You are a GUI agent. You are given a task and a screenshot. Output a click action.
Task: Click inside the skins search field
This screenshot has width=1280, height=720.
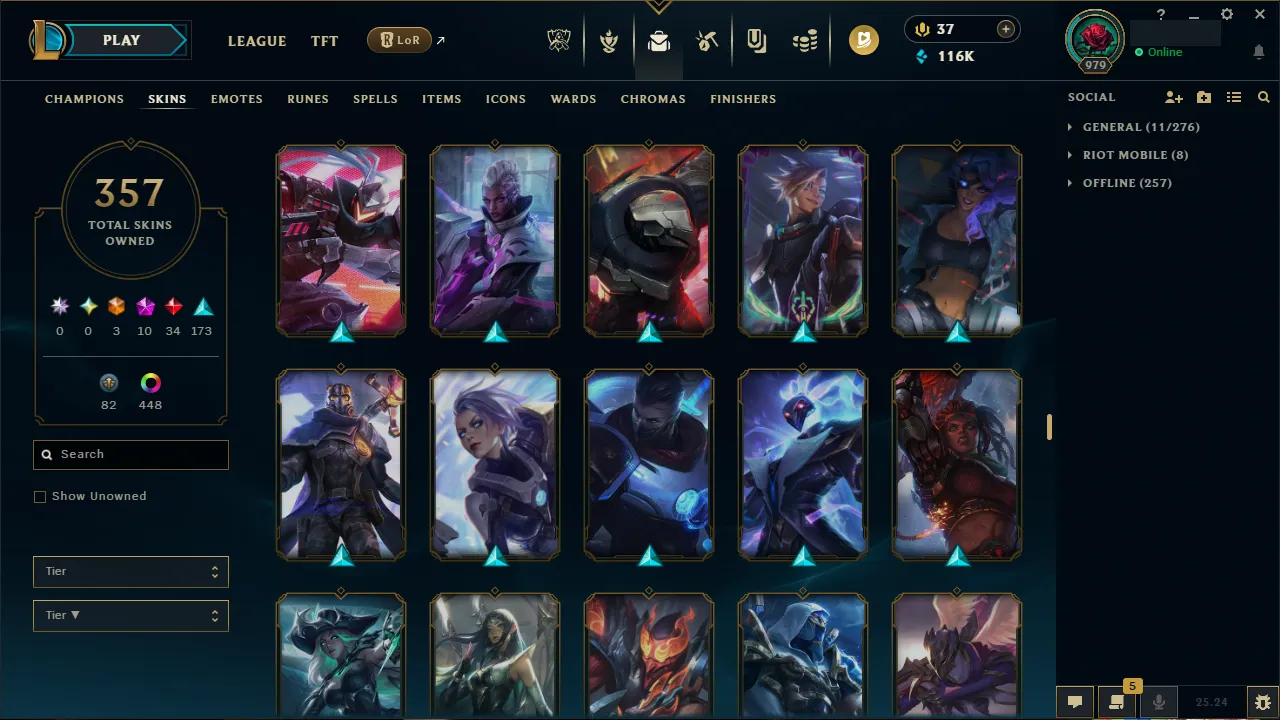click(x=130, y=454)
